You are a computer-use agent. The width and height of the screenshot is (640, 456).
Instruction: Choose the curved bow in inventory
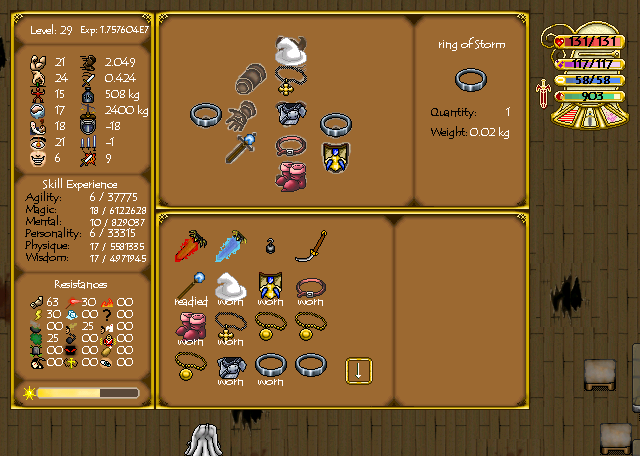click(x=309, y=246)
